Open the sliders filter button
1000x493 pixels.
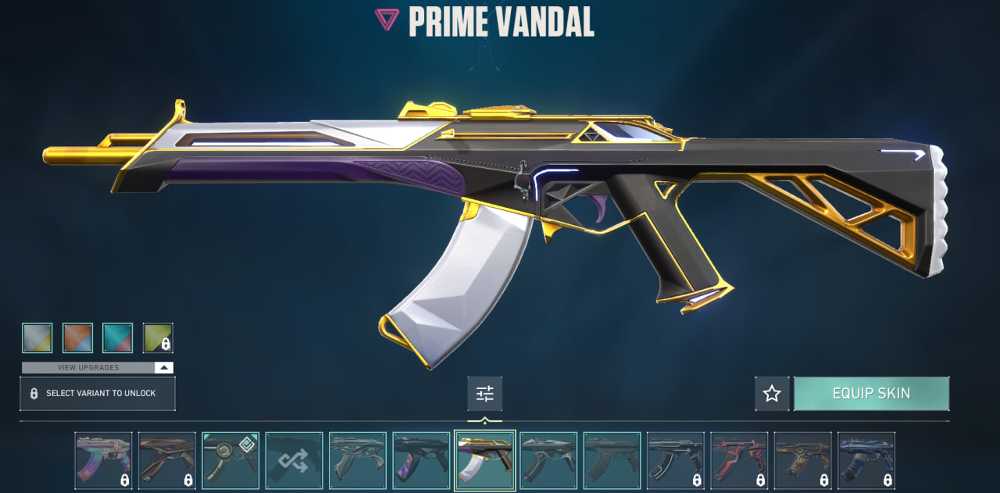tap(485, 393)
